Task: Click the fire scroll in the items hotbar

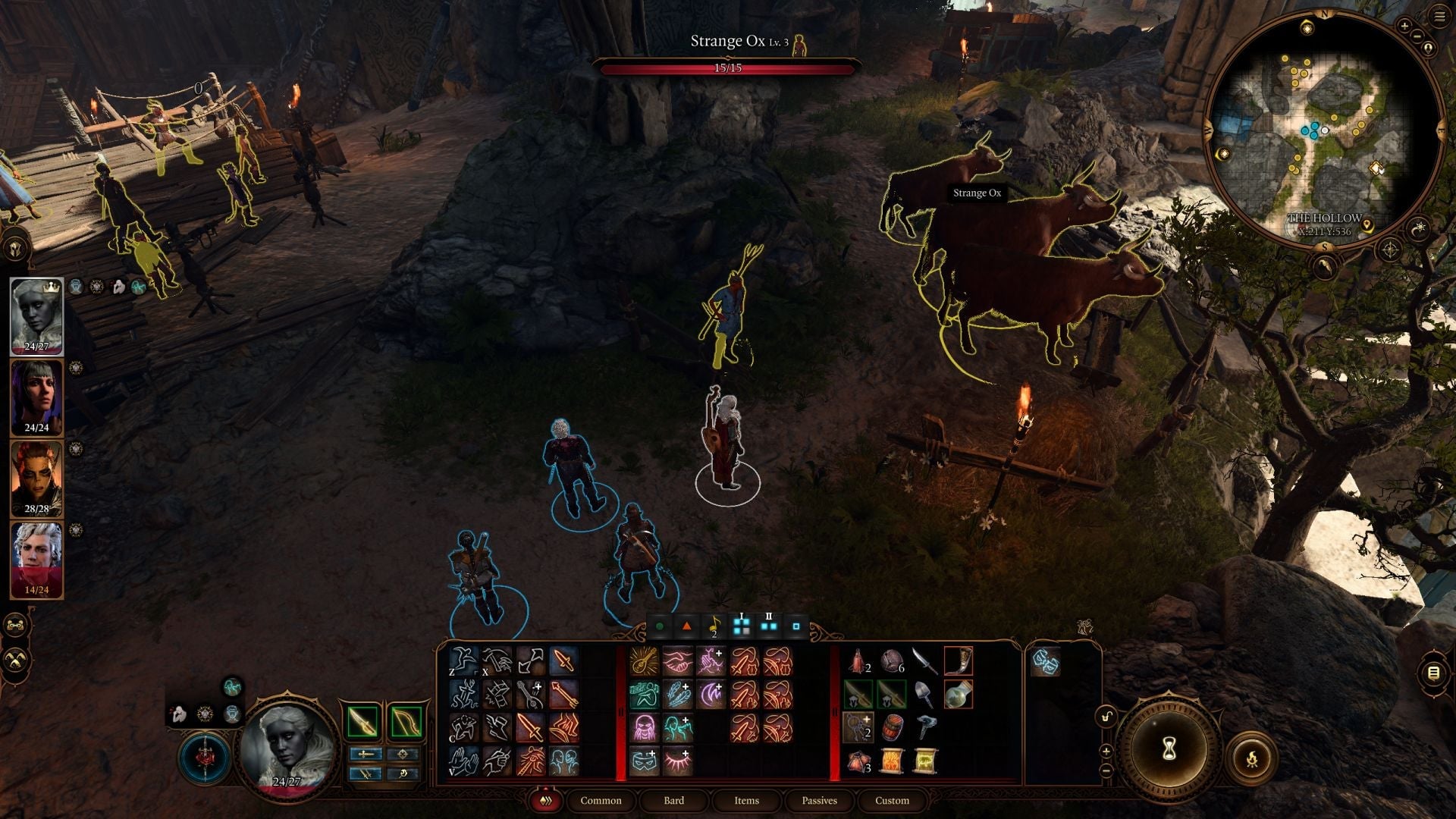Action: click(892, 761)
